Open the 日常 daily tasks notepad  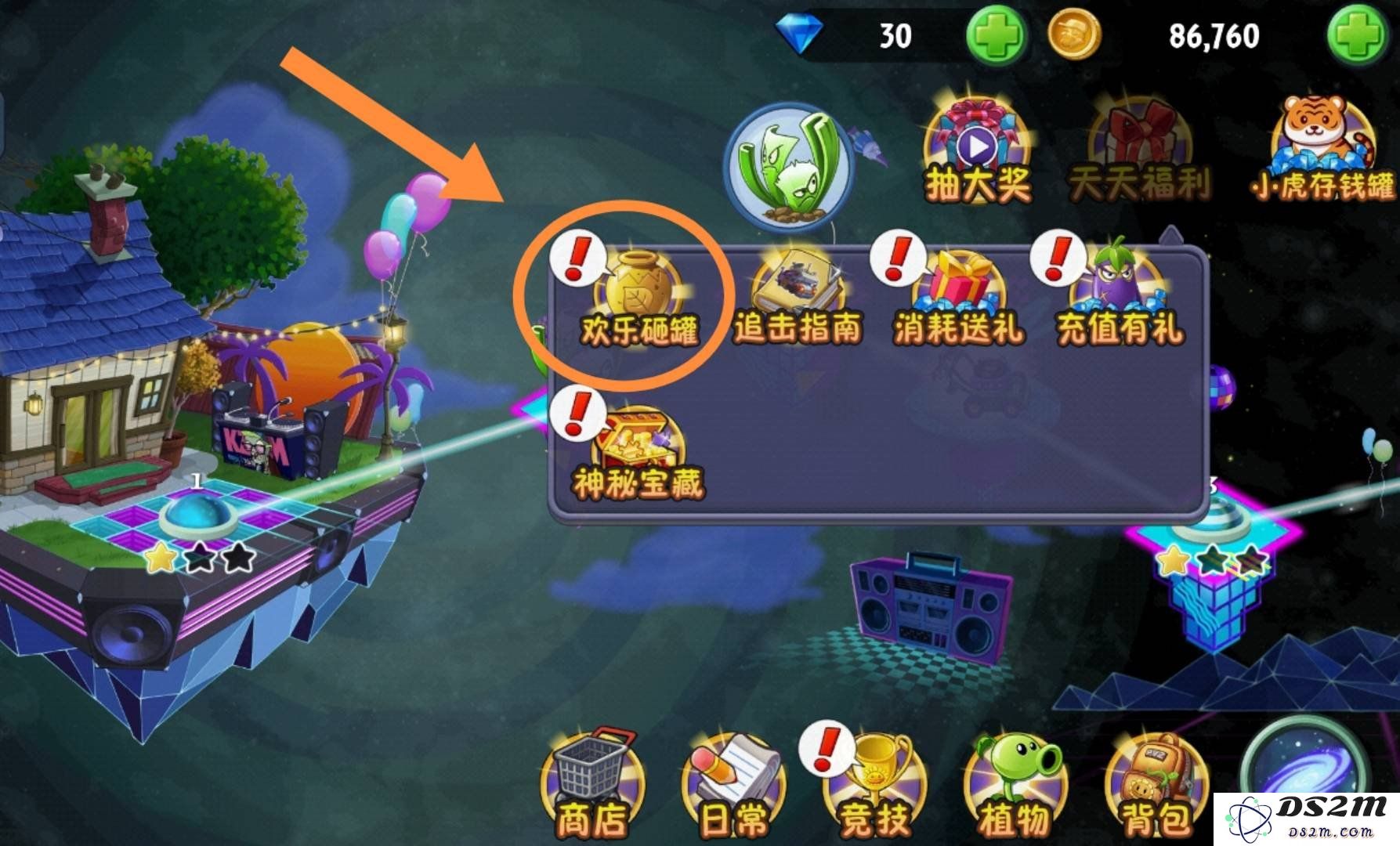[x=733, y=783]
